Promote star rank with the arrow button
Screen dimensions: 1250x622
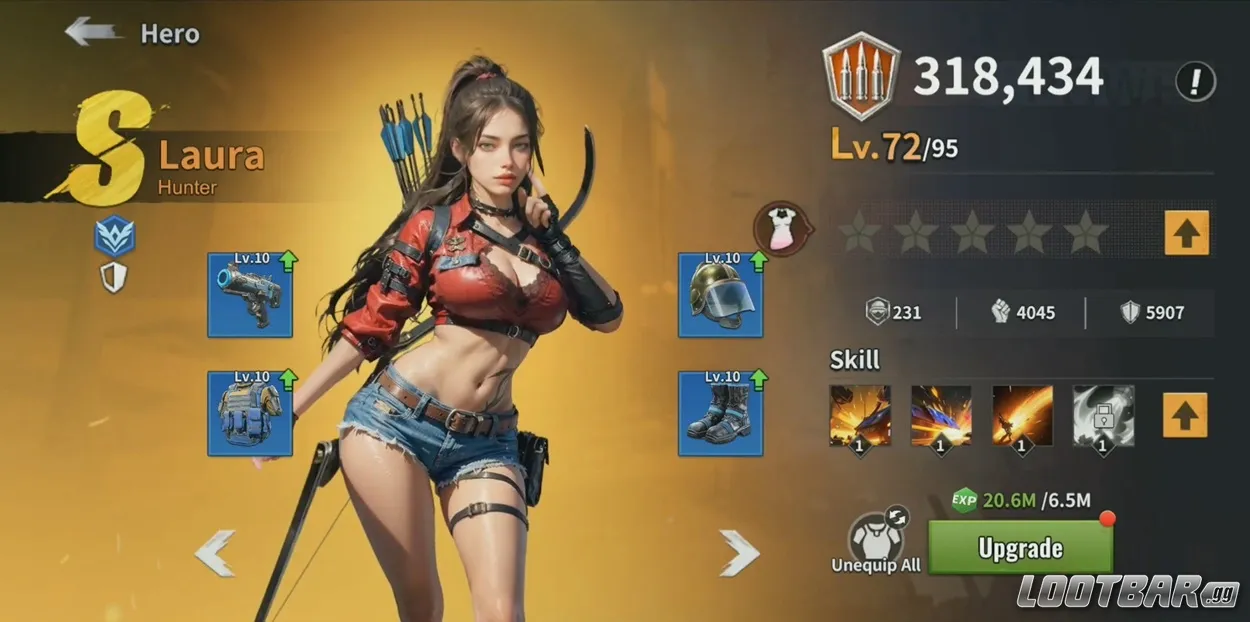tap(1186, 232)
